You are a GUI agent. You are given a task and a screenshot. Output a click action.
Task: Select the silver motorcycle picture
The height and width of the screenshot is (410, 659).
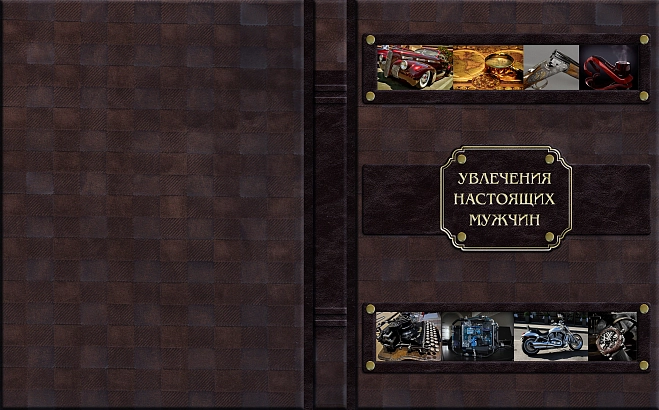[548, 335]
